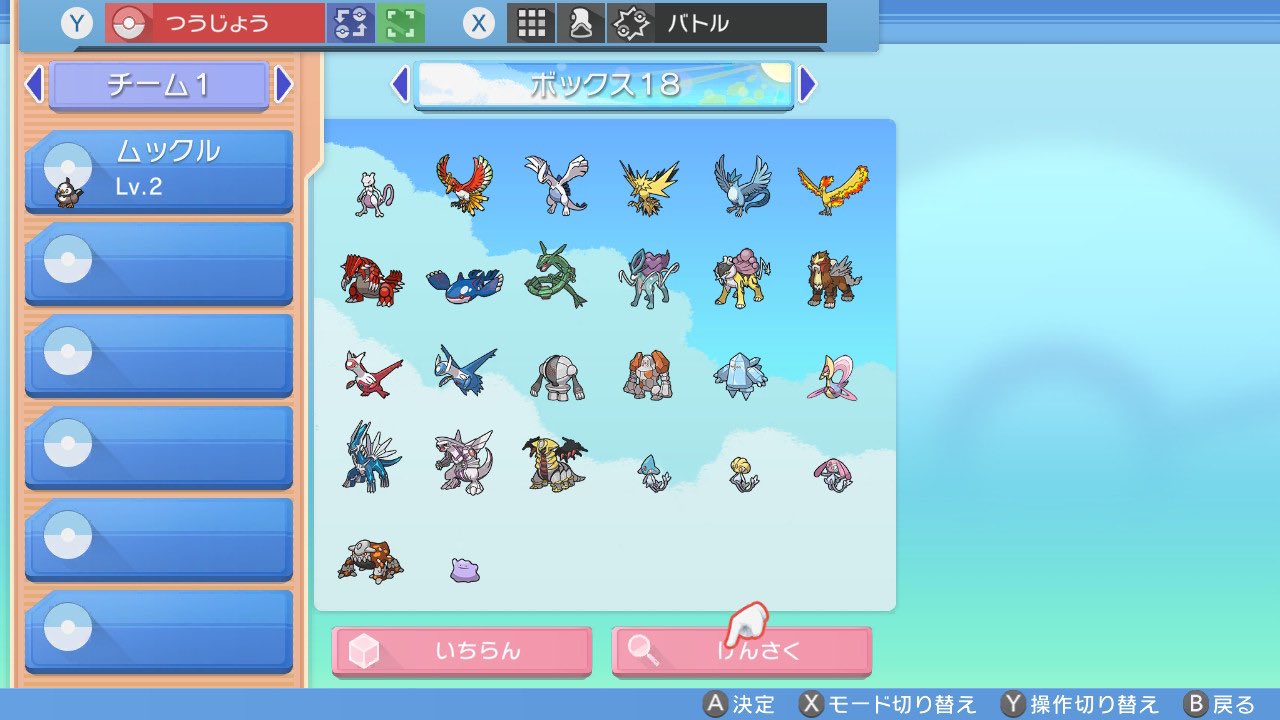Click the Poké Ball icon on the つうじょう banner
This screenshot has height=720, width=1280.
coord(128,20)
